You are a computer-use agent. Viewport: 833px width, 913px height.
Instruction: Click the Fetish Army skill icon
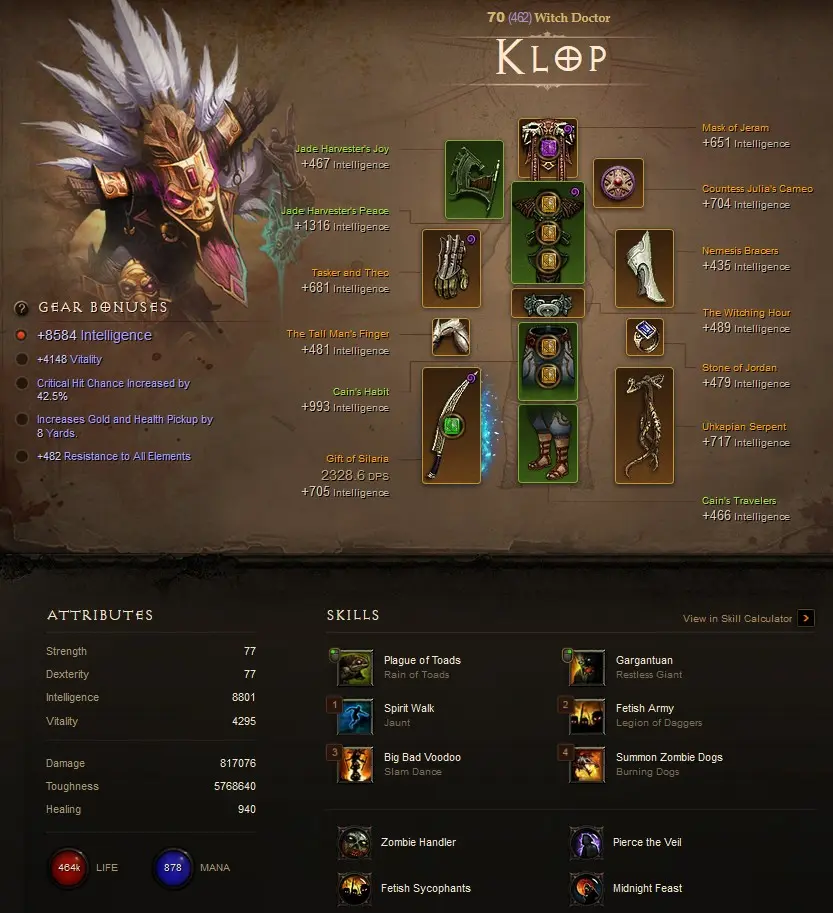click(587, 715)
